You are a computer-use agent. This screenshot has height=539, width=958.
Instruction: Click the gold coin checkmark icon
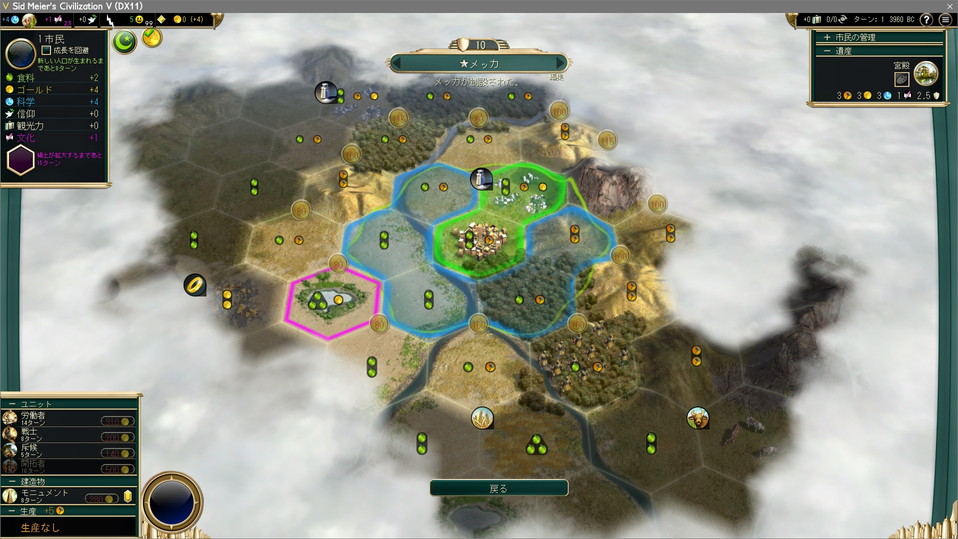pos(152,38)
